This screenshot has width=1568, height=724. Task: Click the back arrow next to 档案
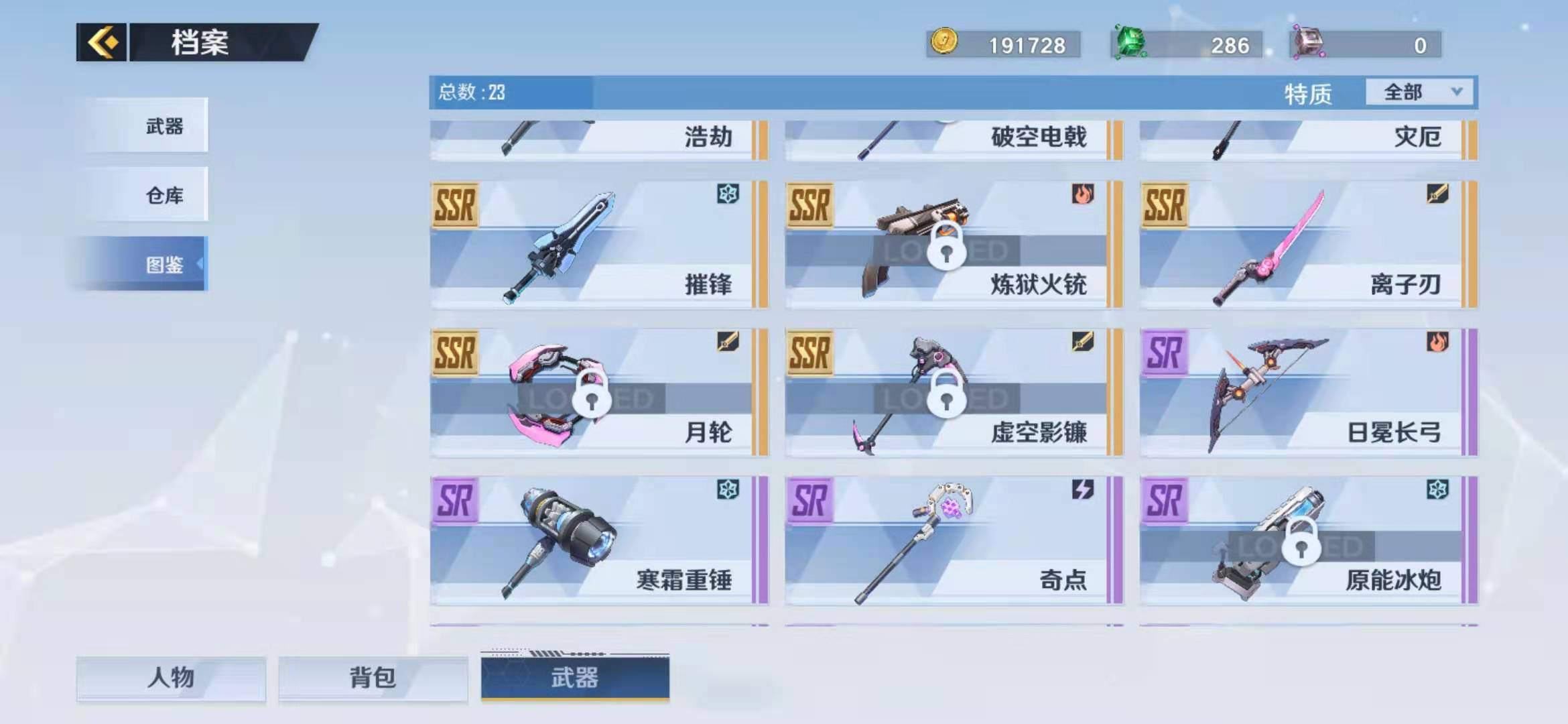[102, 42]
